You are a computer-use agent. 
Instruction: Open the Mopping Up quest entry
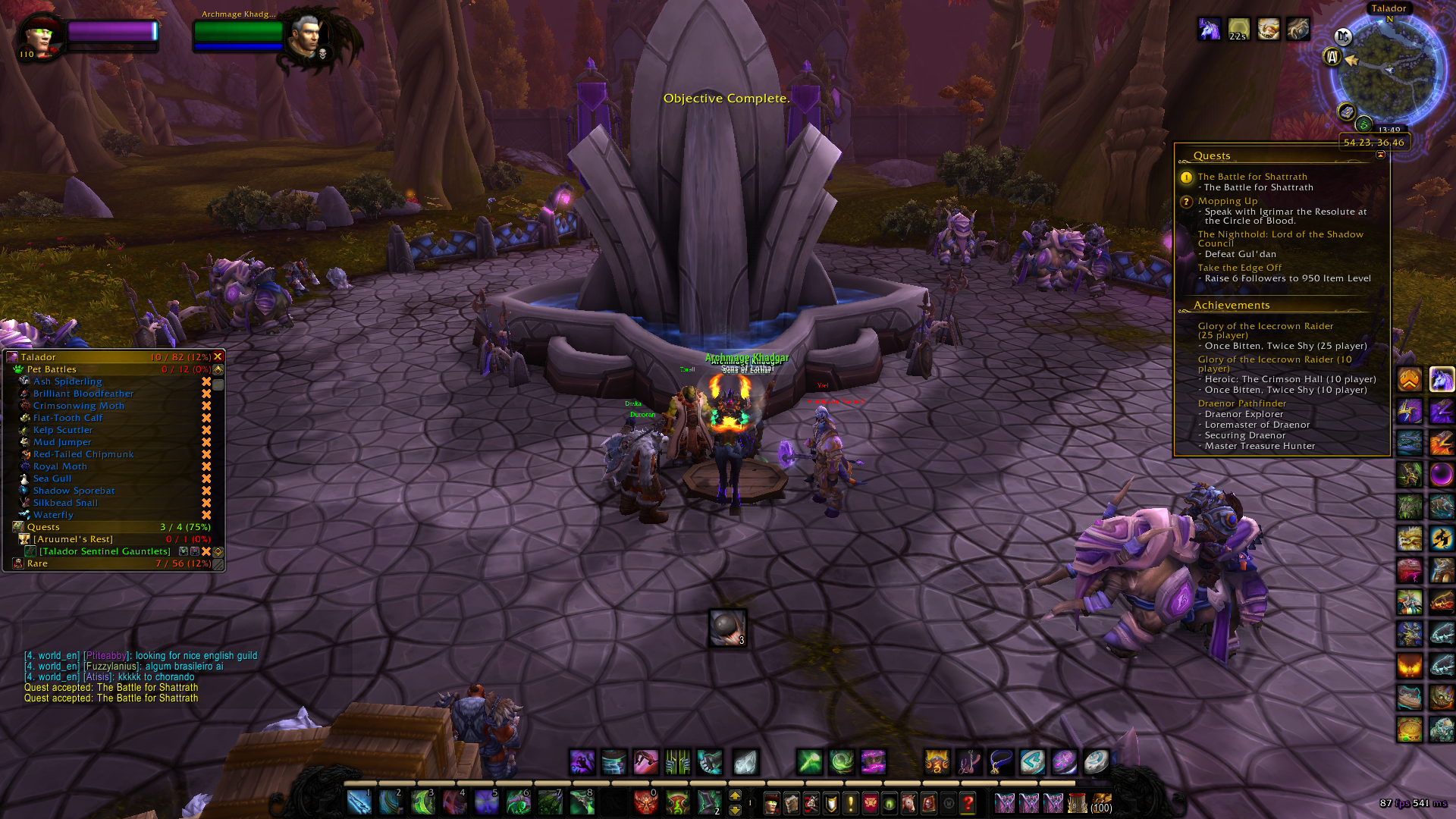(x=1227, y=201)
